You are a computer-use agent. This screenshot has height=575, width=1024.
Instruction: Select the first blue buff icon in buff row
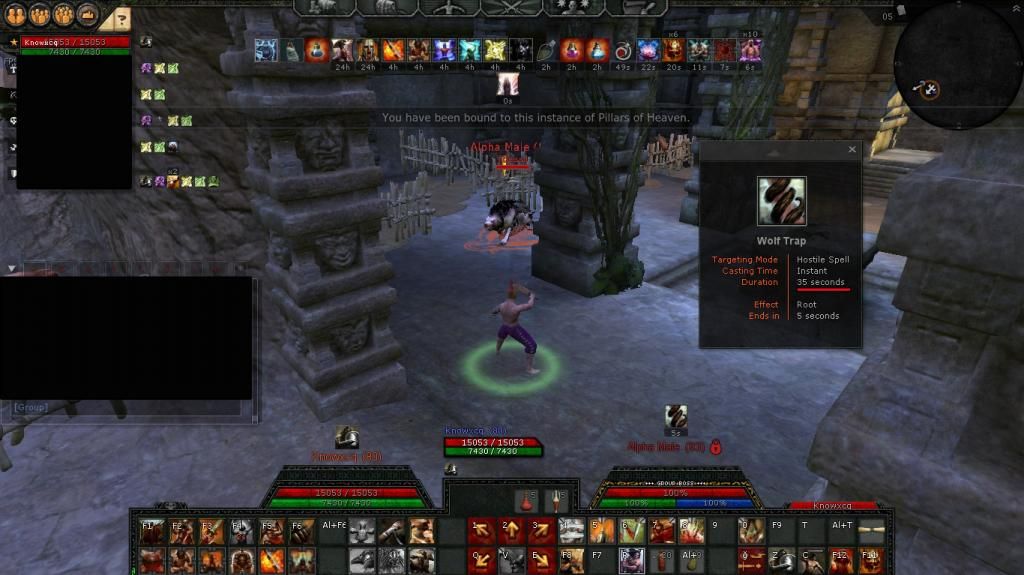tap(266, 50)
